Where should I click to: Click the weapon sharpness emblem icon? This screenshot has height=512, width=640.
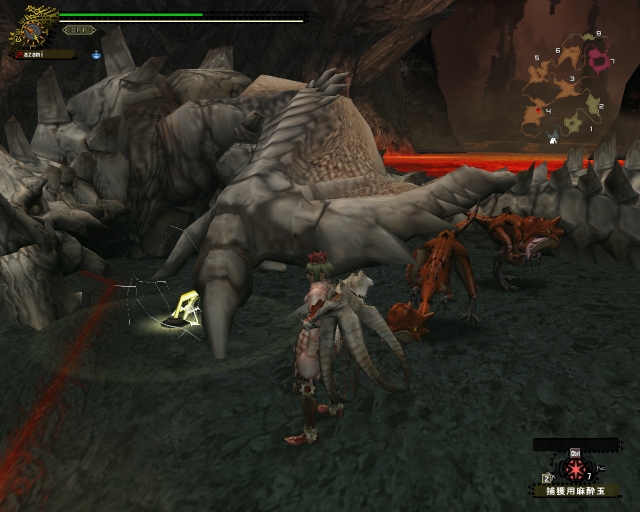pyautogui.click(x=34, y=30)
